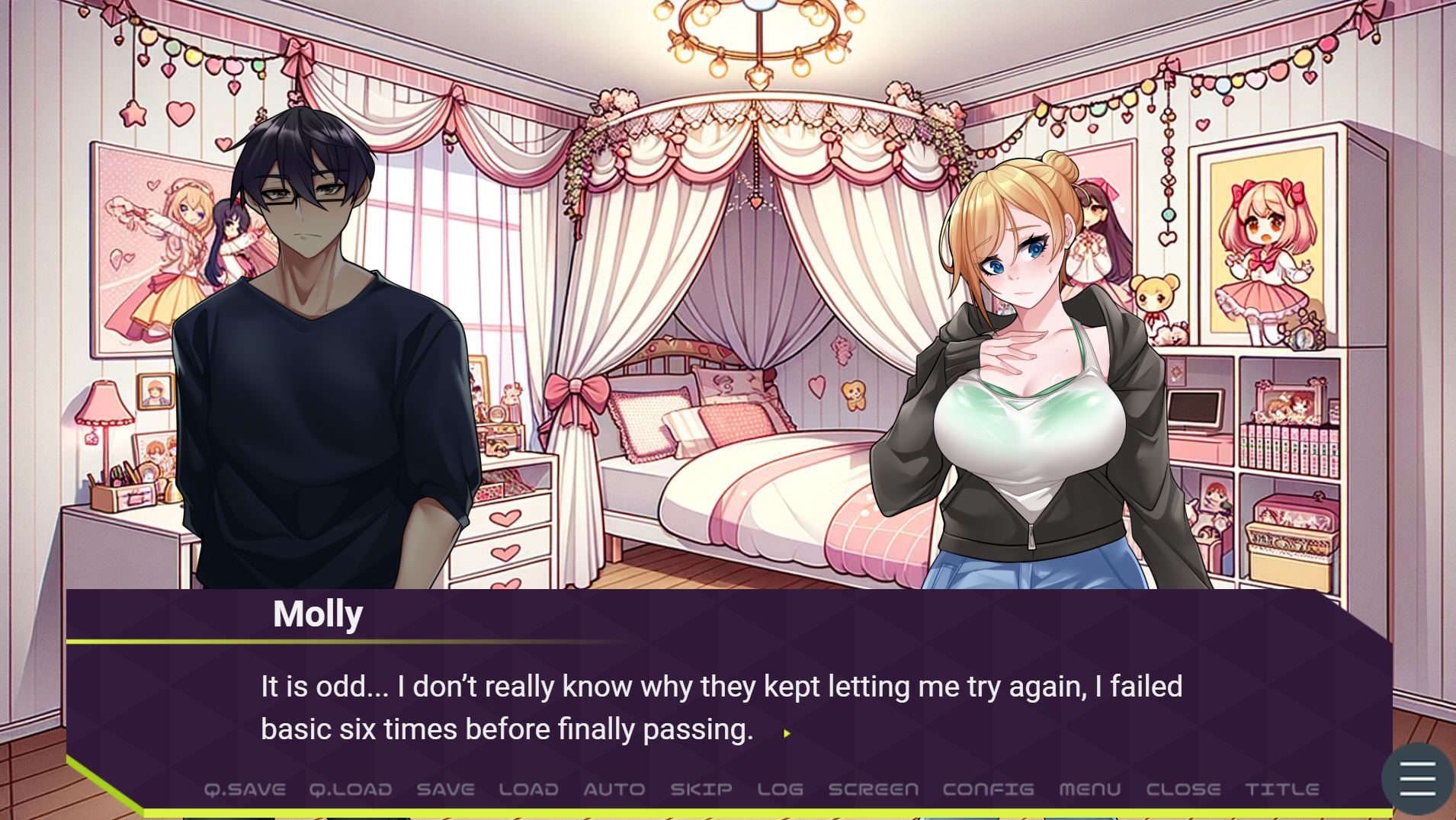The image size is (1456, 820).
Task: Toggle AUTO text advance
Action: (614, 790)
